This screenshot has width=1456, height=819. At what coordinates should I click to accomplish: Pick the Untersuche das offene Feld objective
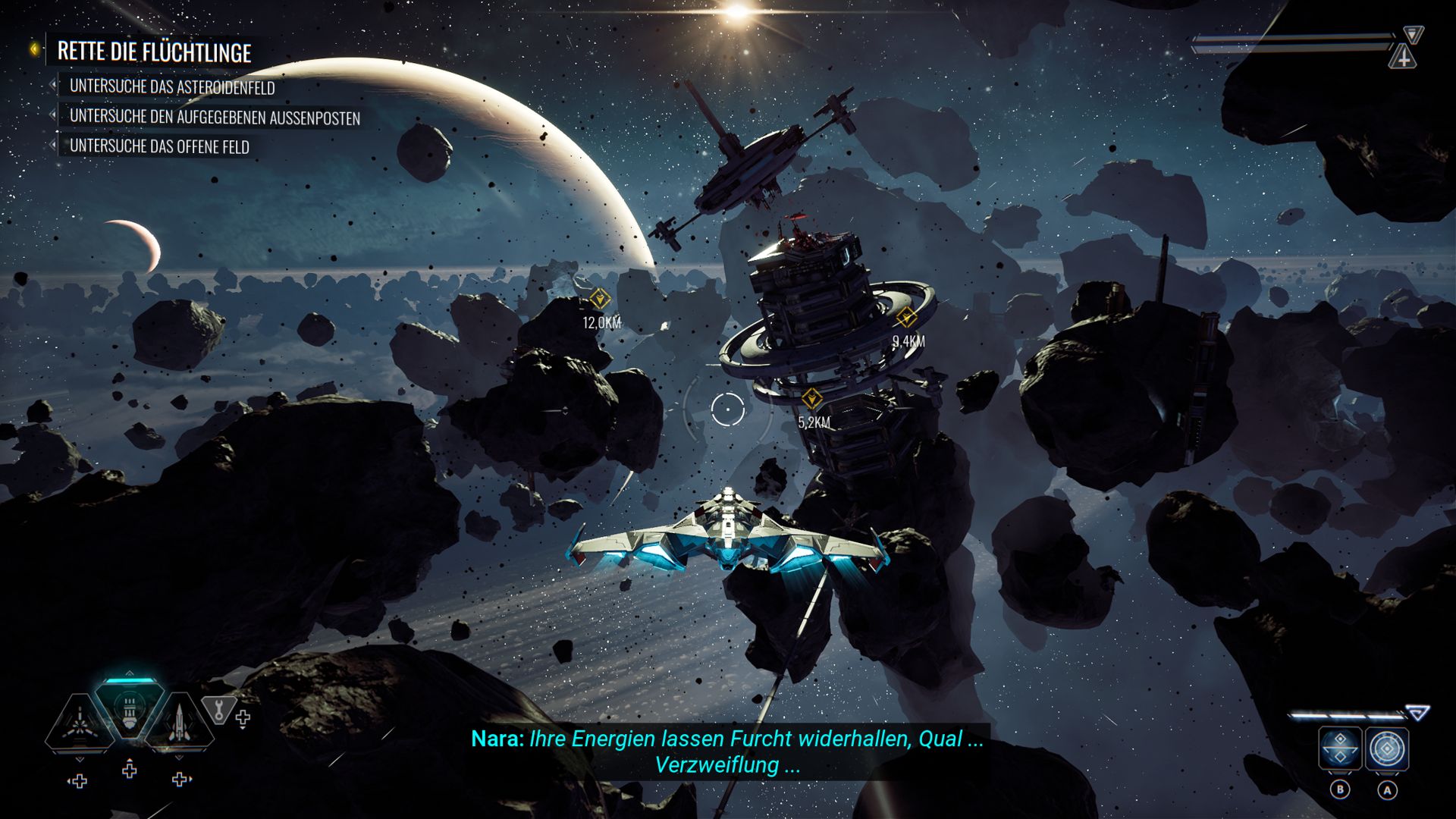click(x=159, y=146)
